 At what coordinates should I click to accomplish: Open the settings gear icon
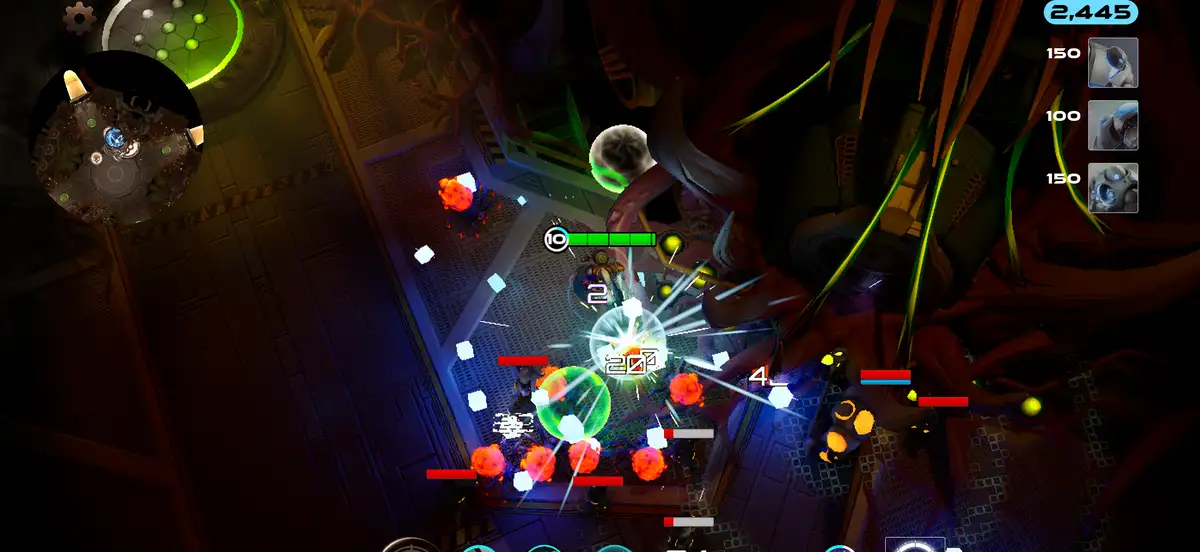click(x=79, y=16)
